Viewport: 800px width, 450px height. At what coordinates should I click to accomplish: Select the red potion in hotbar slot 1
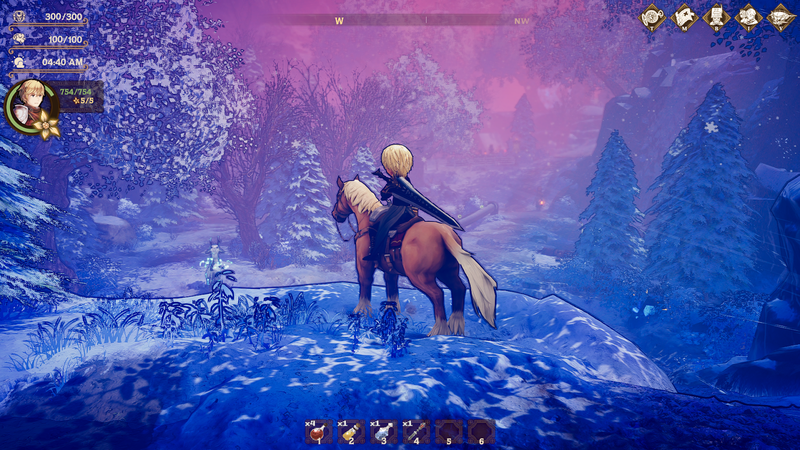[319, 431]
